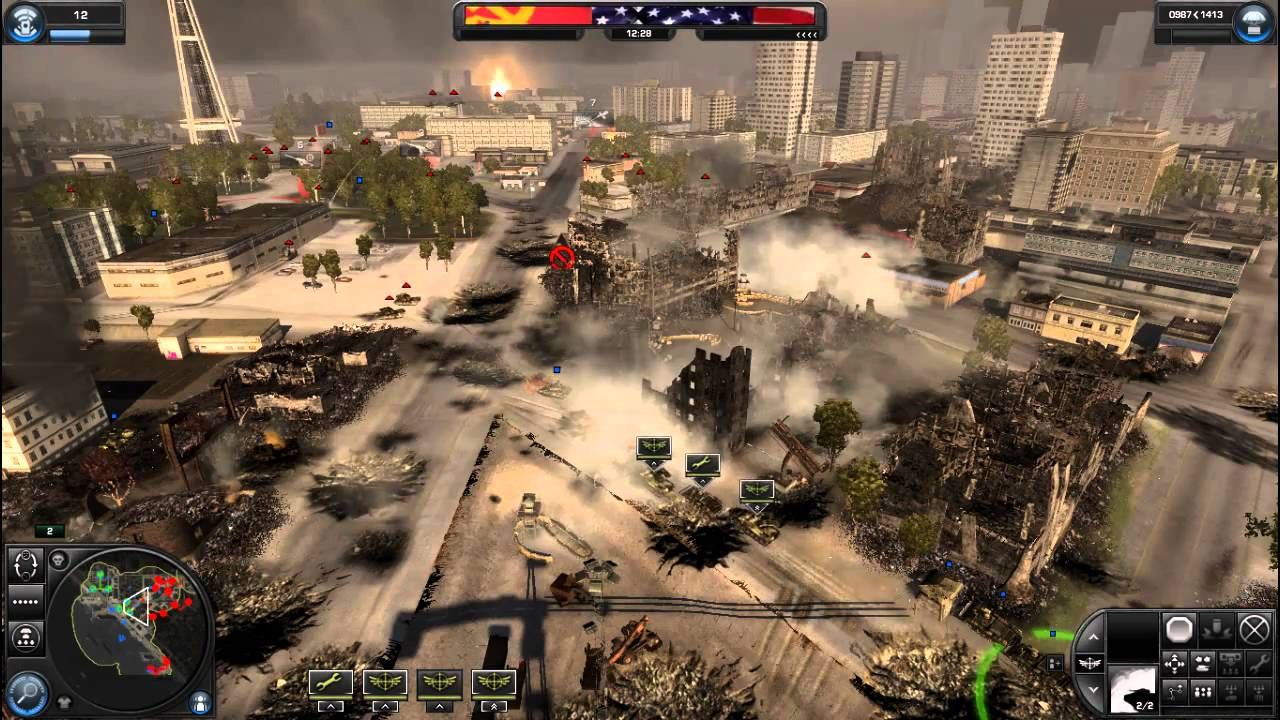Viewport: 1280px width, 720px height.
Task: Select the Move command with four arrows
Action: click(x=1174, y=663)
